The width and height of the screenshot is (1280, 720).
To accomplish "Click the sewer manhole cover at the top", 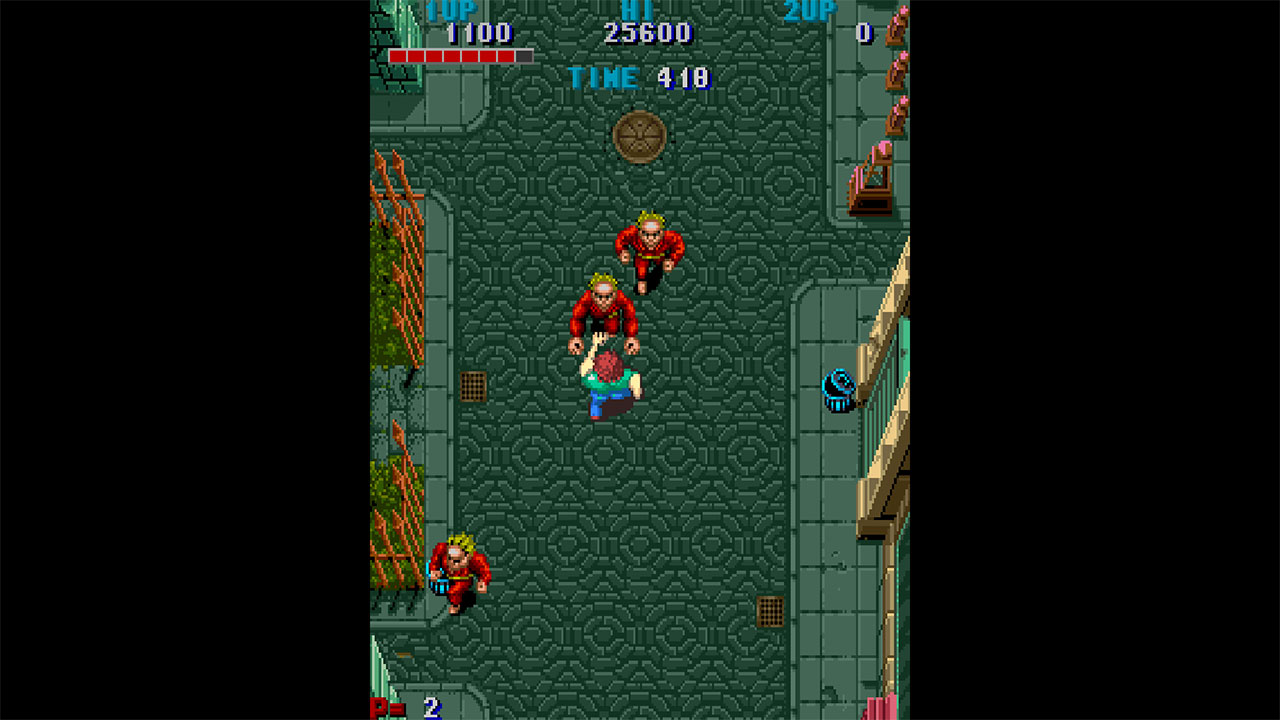I will [641, 135].
